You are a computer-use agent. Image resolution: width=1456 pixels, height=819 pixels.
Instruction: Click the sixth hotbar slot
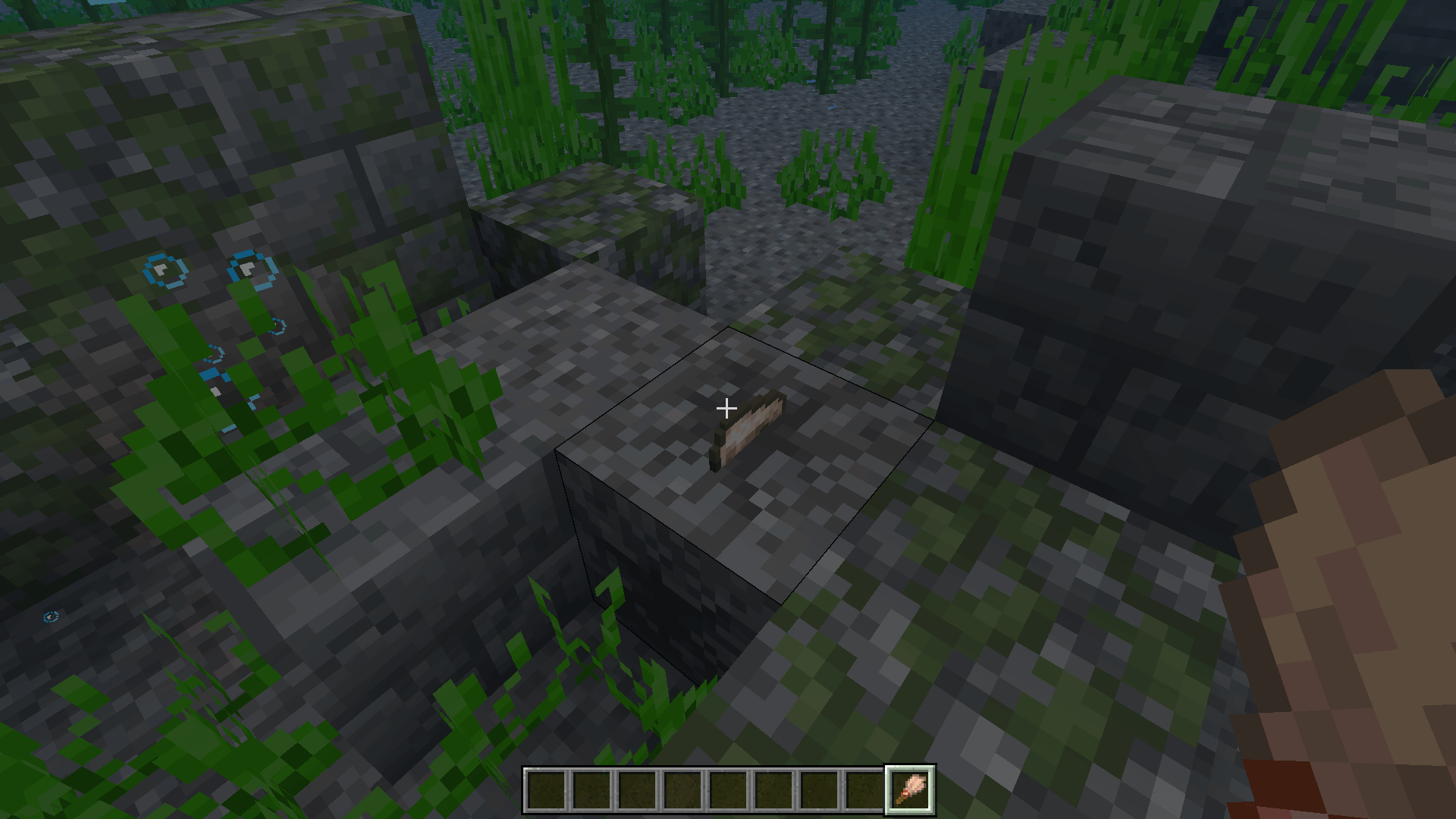pos(771,791)
